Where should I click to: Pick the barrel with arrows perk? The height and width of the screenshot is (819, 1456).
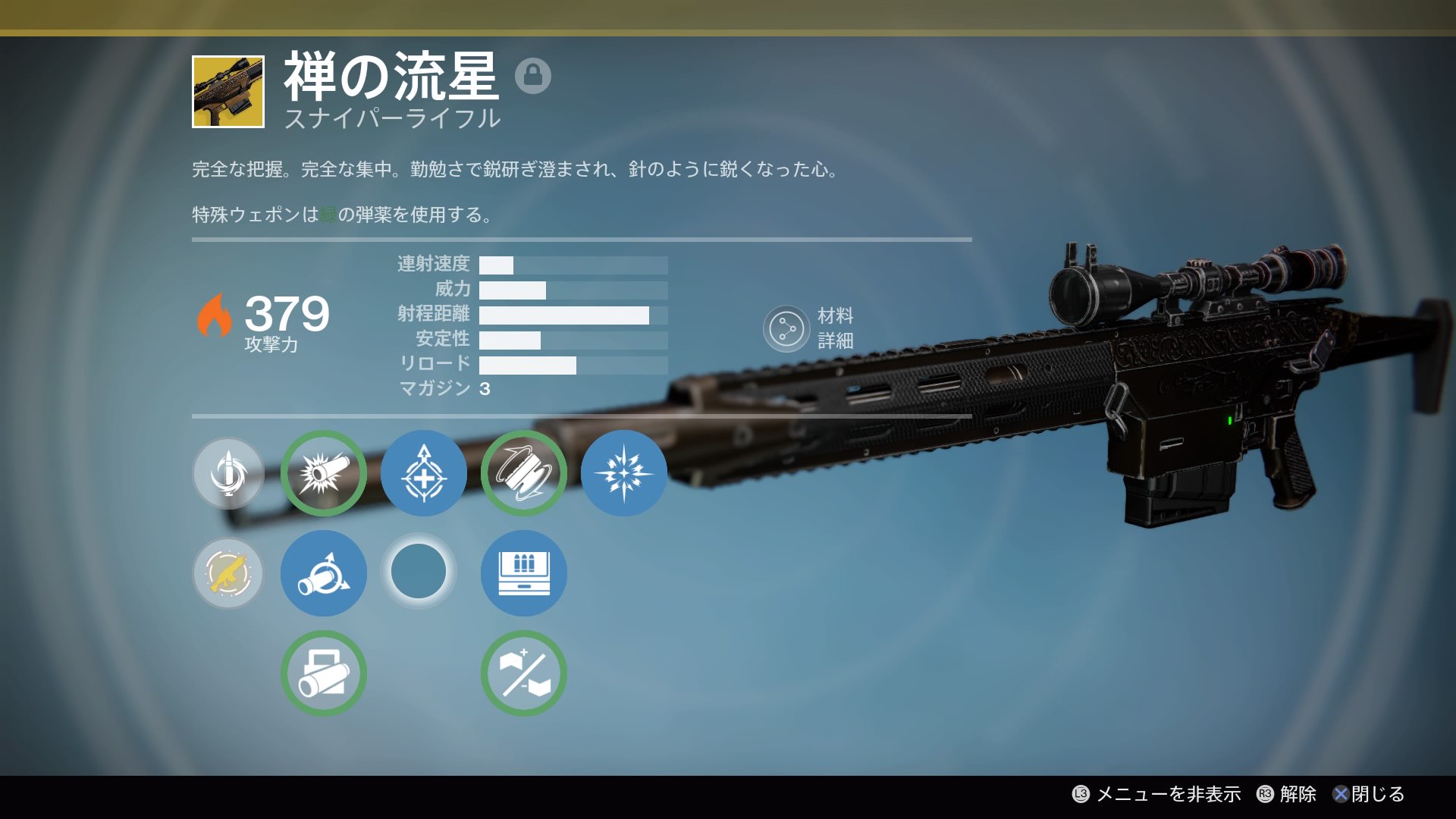click(324, 573)
